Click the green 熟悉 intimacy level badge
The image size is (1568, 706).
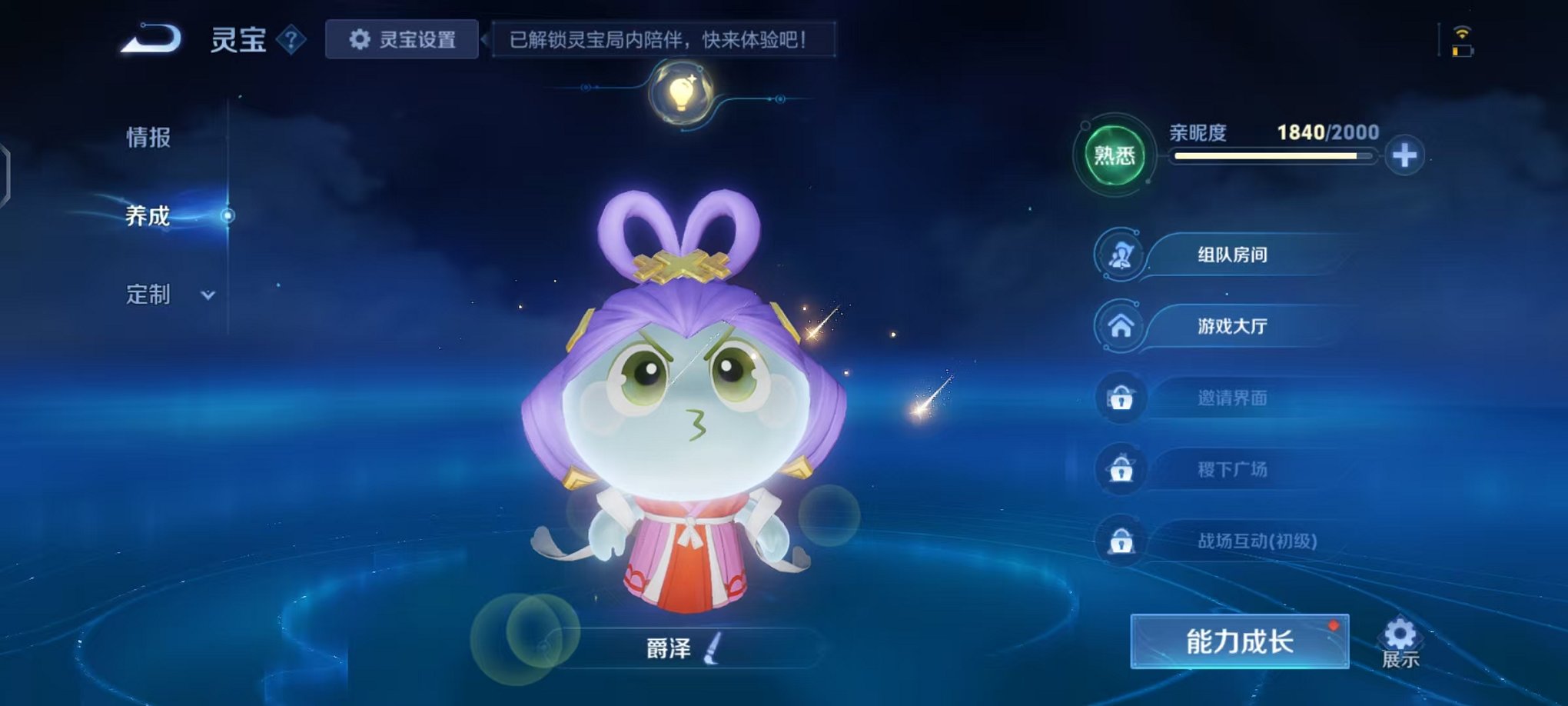pos(1114,154)
